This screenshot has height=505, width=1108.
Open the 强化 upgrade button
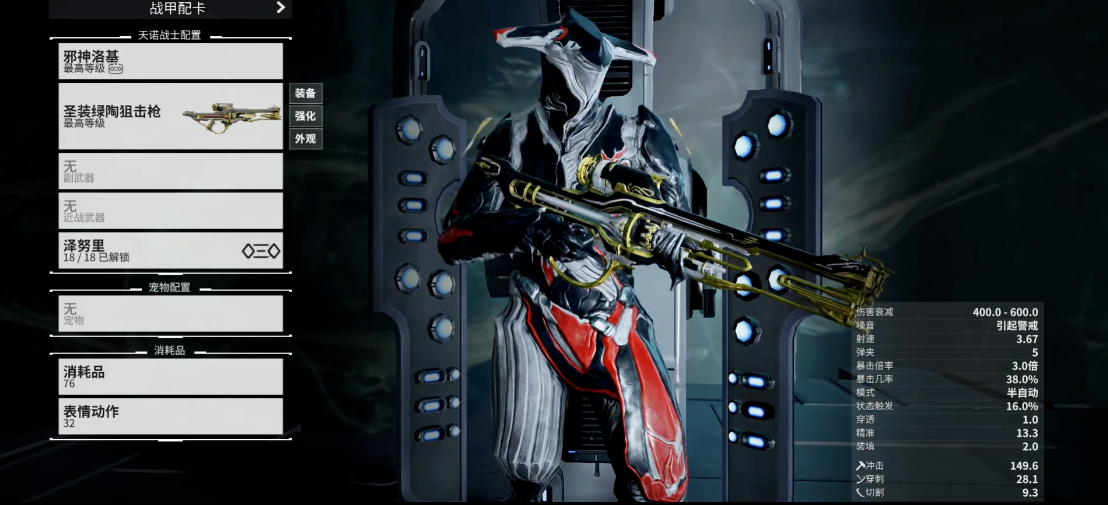point(305,116)
